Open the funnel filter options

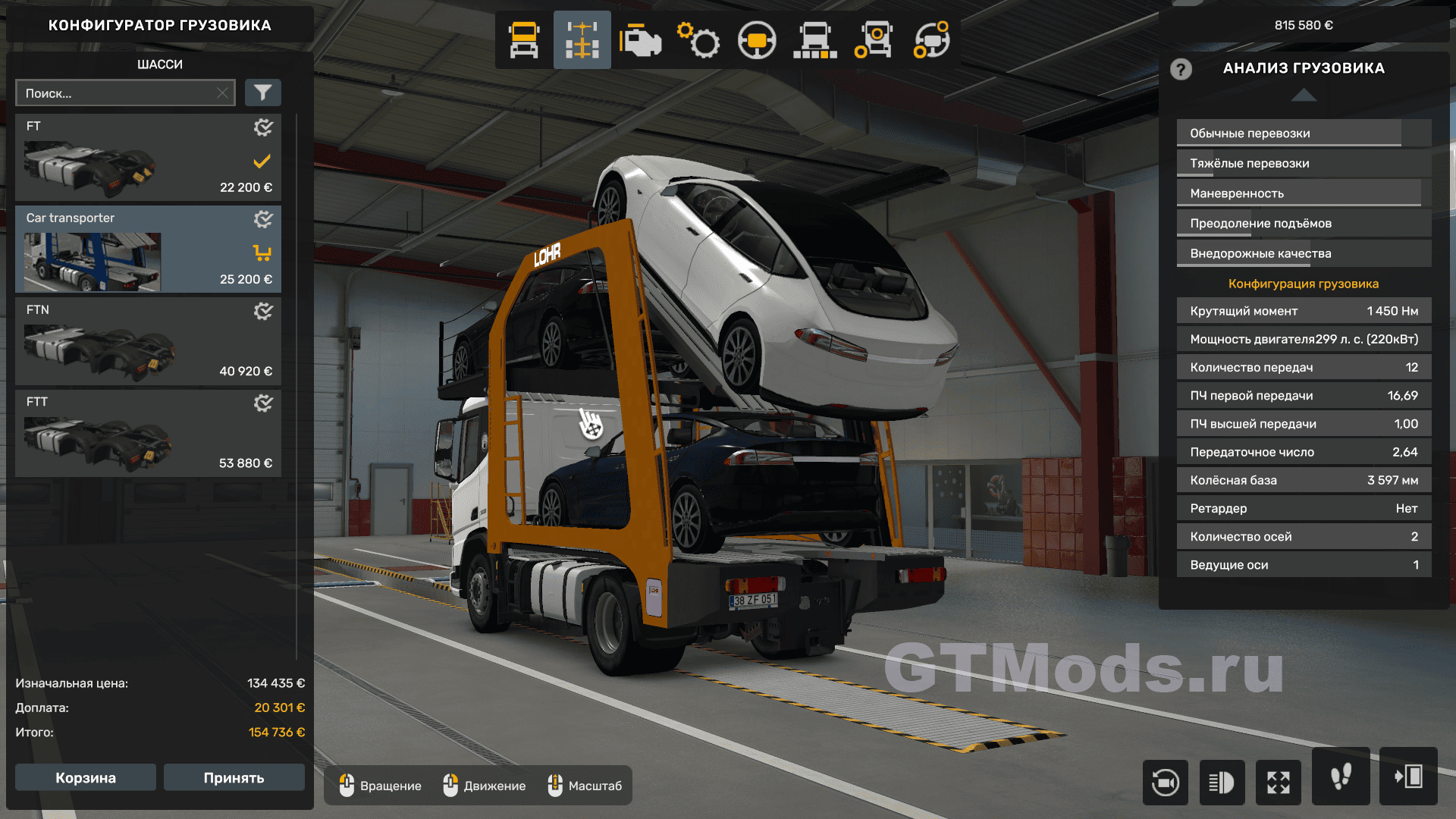coord(262,93)
